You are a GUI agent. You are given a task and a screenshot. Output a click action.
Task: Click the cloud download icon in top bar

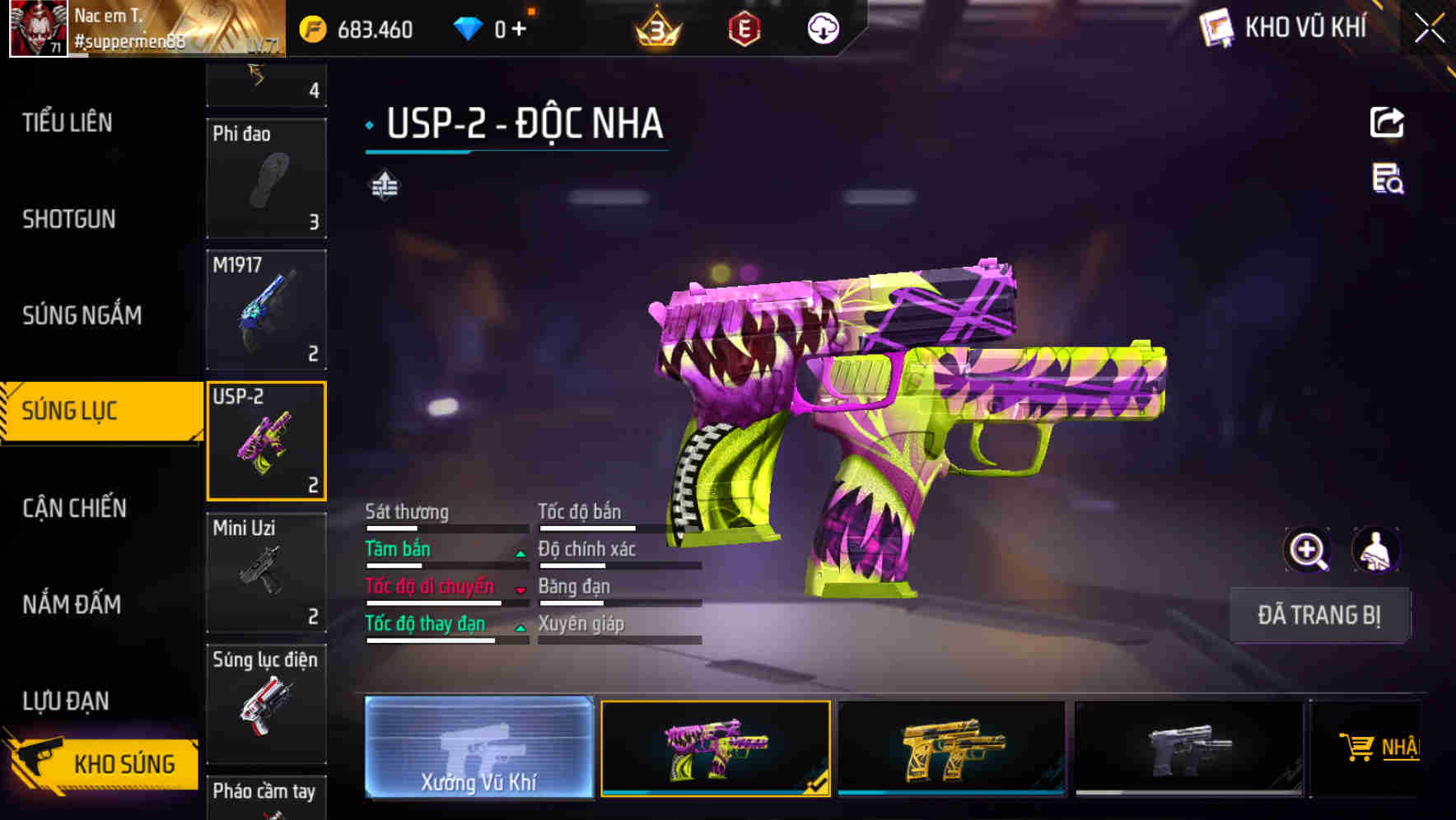click(822, 27)
